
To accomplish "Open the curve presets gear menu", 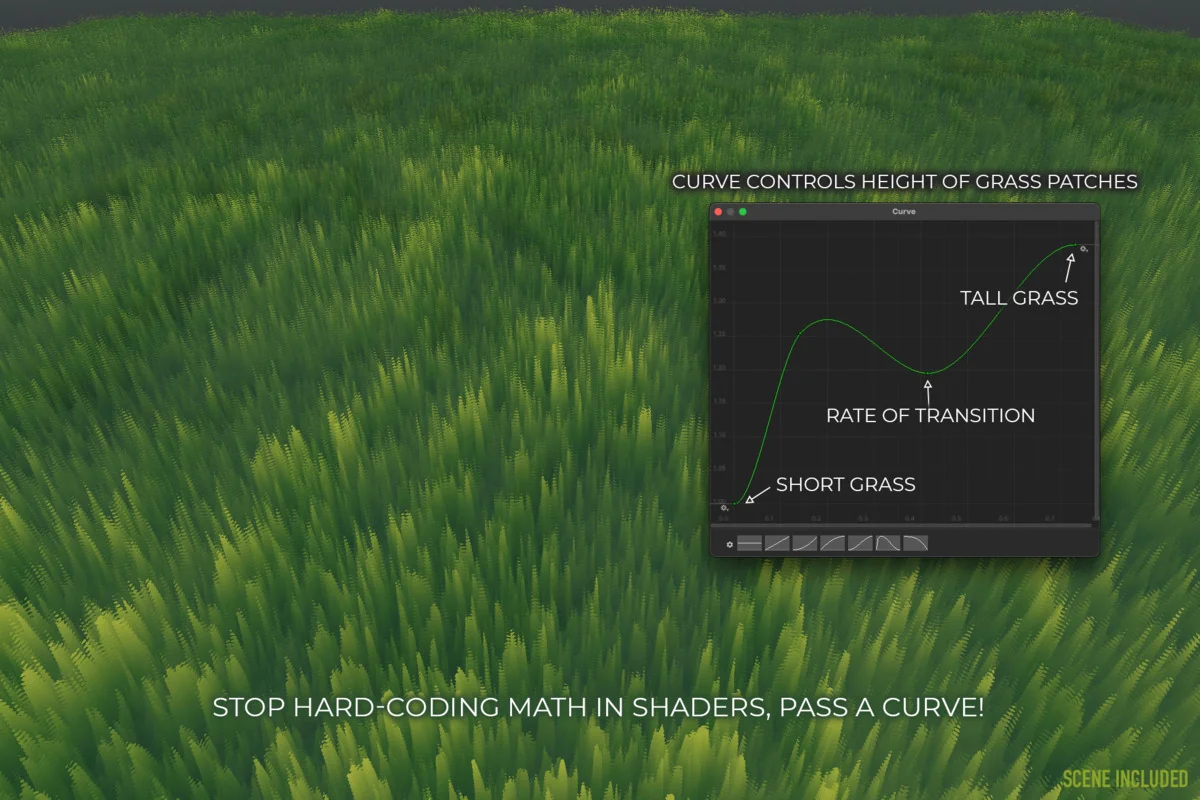I will tap(730, 544).
